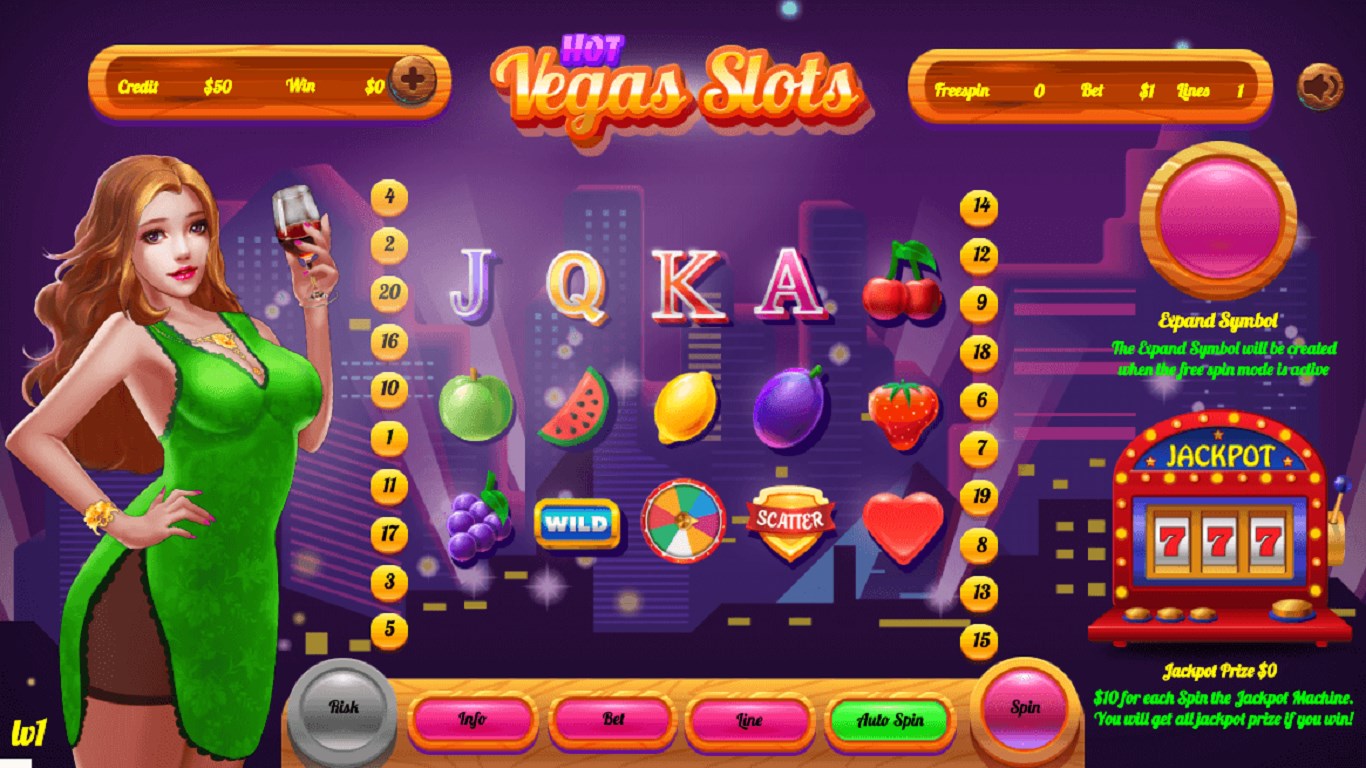Select payline 14 on the right
The height and width of the screenshot is (768, 1366).
coord(977,207)
